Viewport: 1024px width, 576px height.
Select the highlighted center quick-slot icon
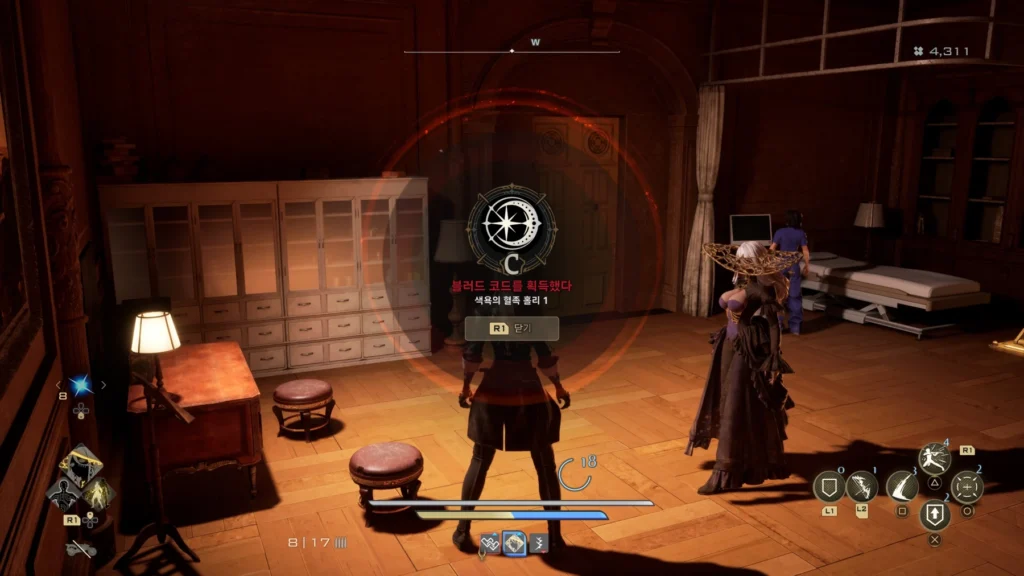513,542
